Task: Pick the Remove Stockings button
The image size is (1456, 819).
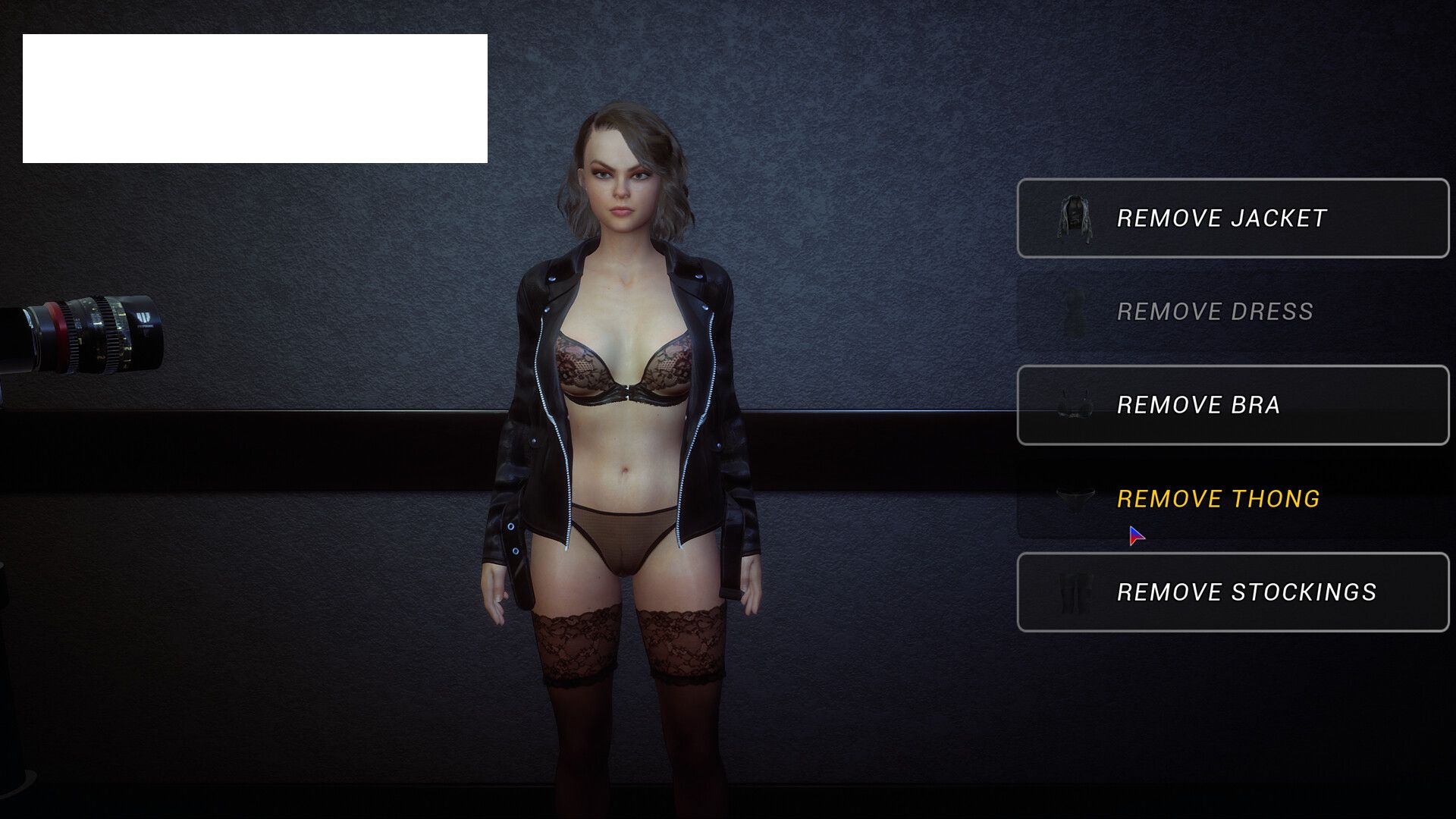Action: click(x=1232, y=591)
